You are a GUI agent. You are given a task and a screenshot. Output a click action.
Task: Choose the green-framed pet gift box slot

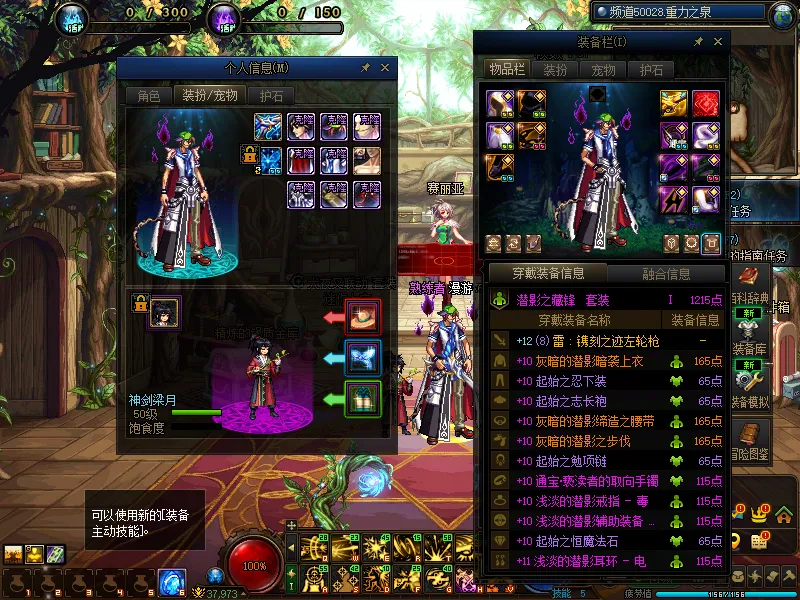[x=362, y=398]
